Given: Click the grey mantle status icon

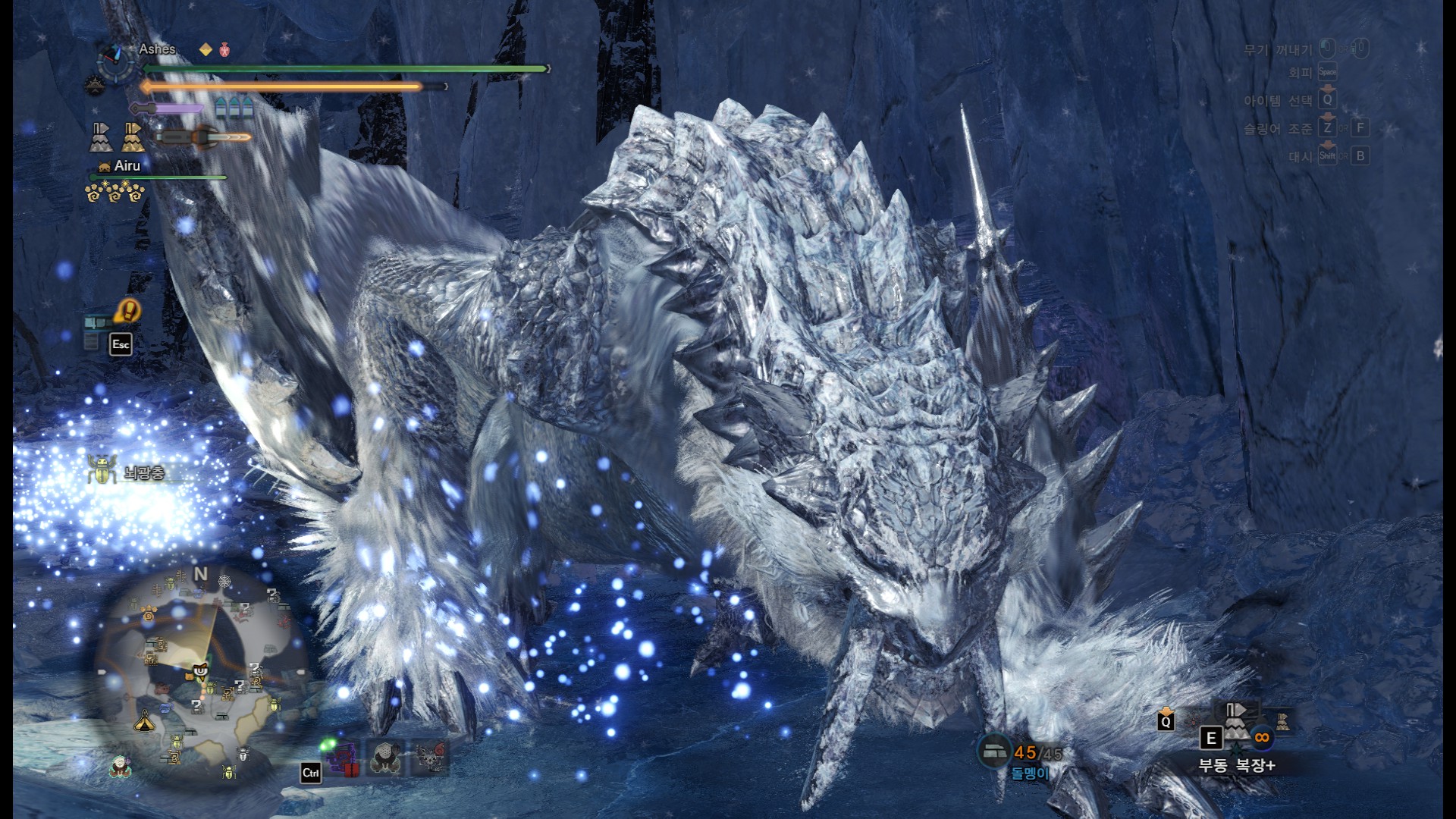Looking at the screenshot, I should pos(101,136).
